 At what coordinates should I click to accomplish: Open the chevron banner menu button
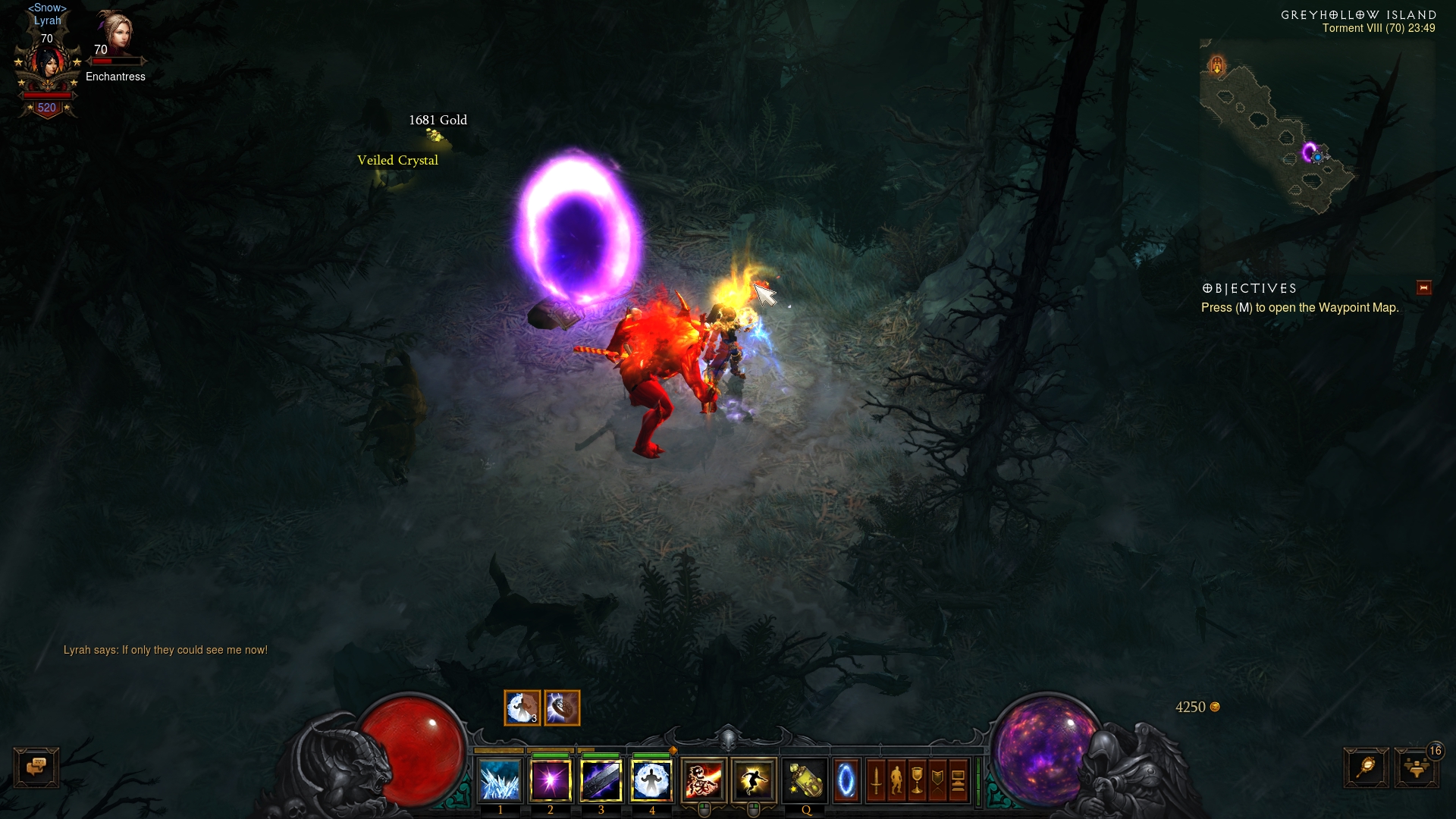[x=937, y=780]
